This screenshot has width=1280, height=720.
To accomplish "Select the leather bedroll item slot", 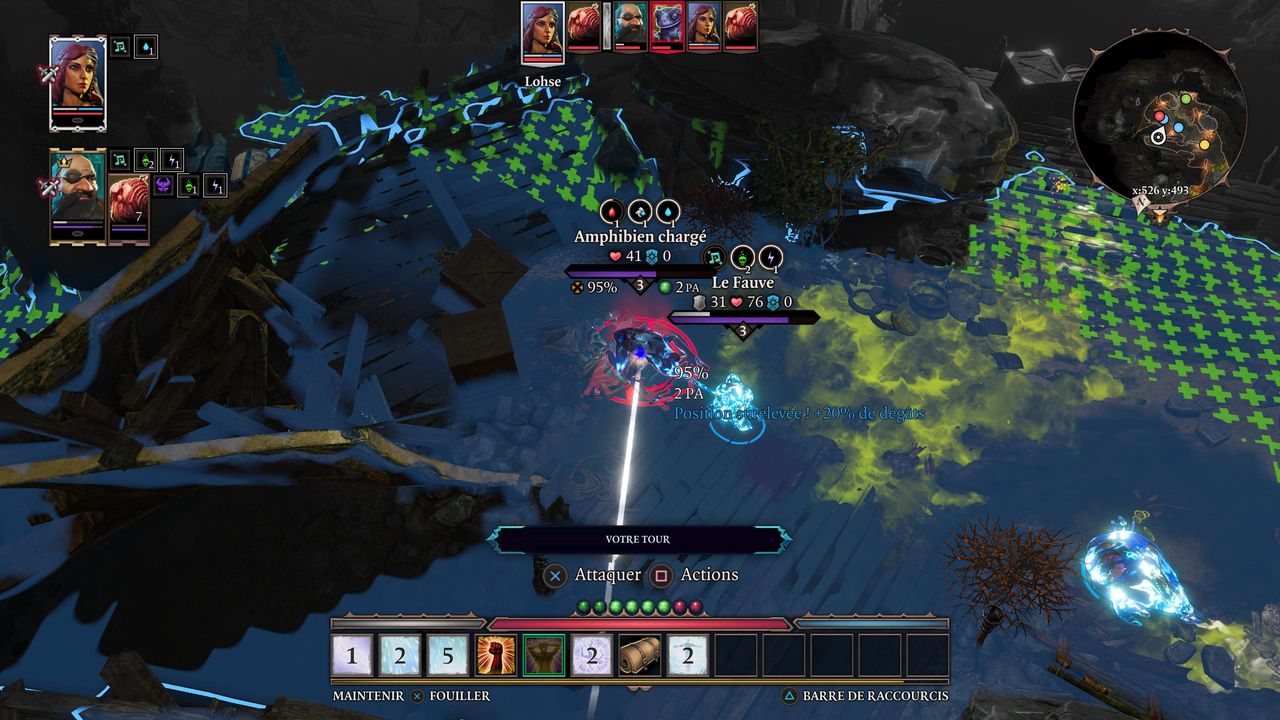I will click(x=640, y=656).
